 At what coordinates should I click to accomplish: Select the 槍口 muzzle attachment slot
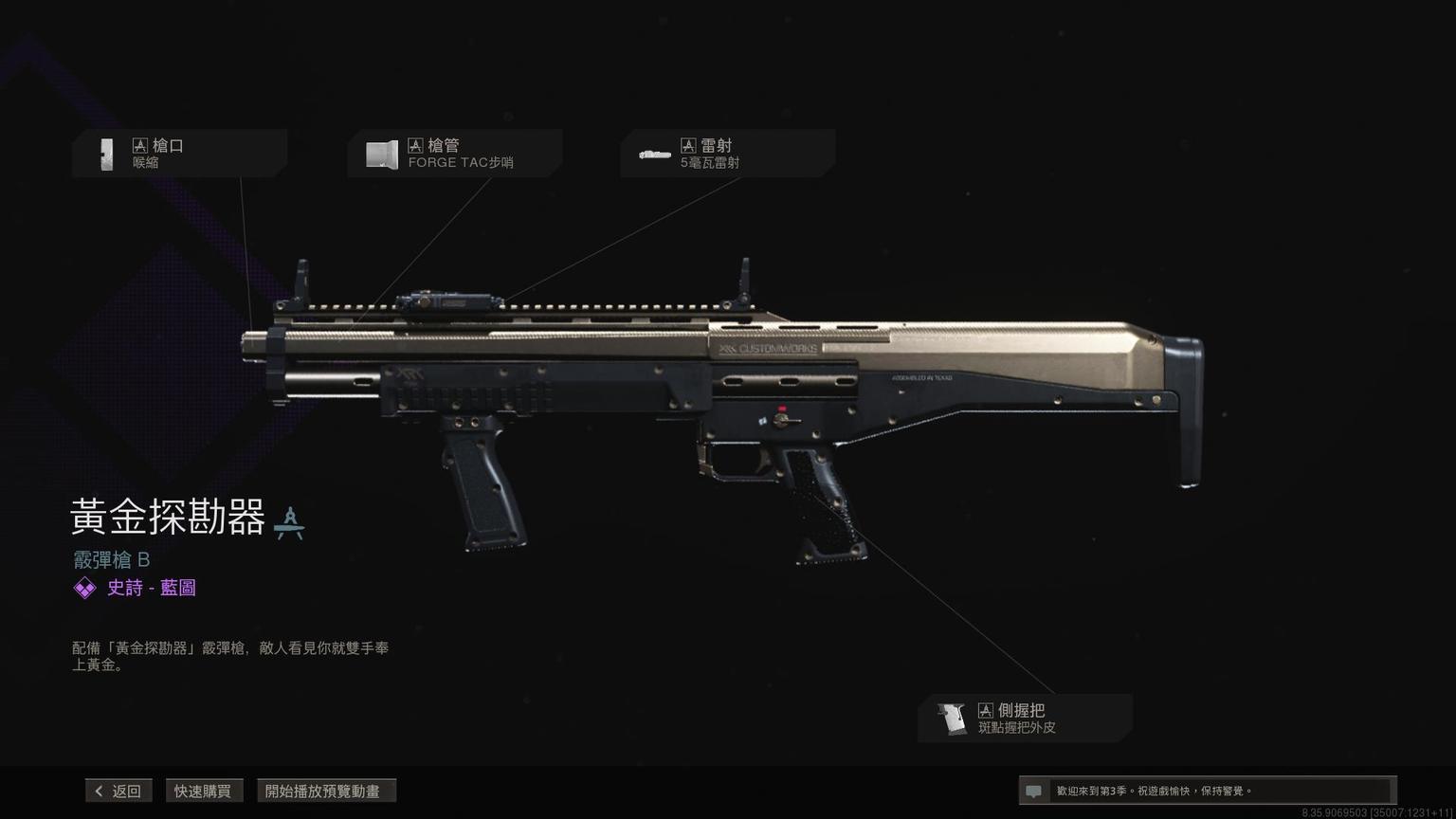179,154
